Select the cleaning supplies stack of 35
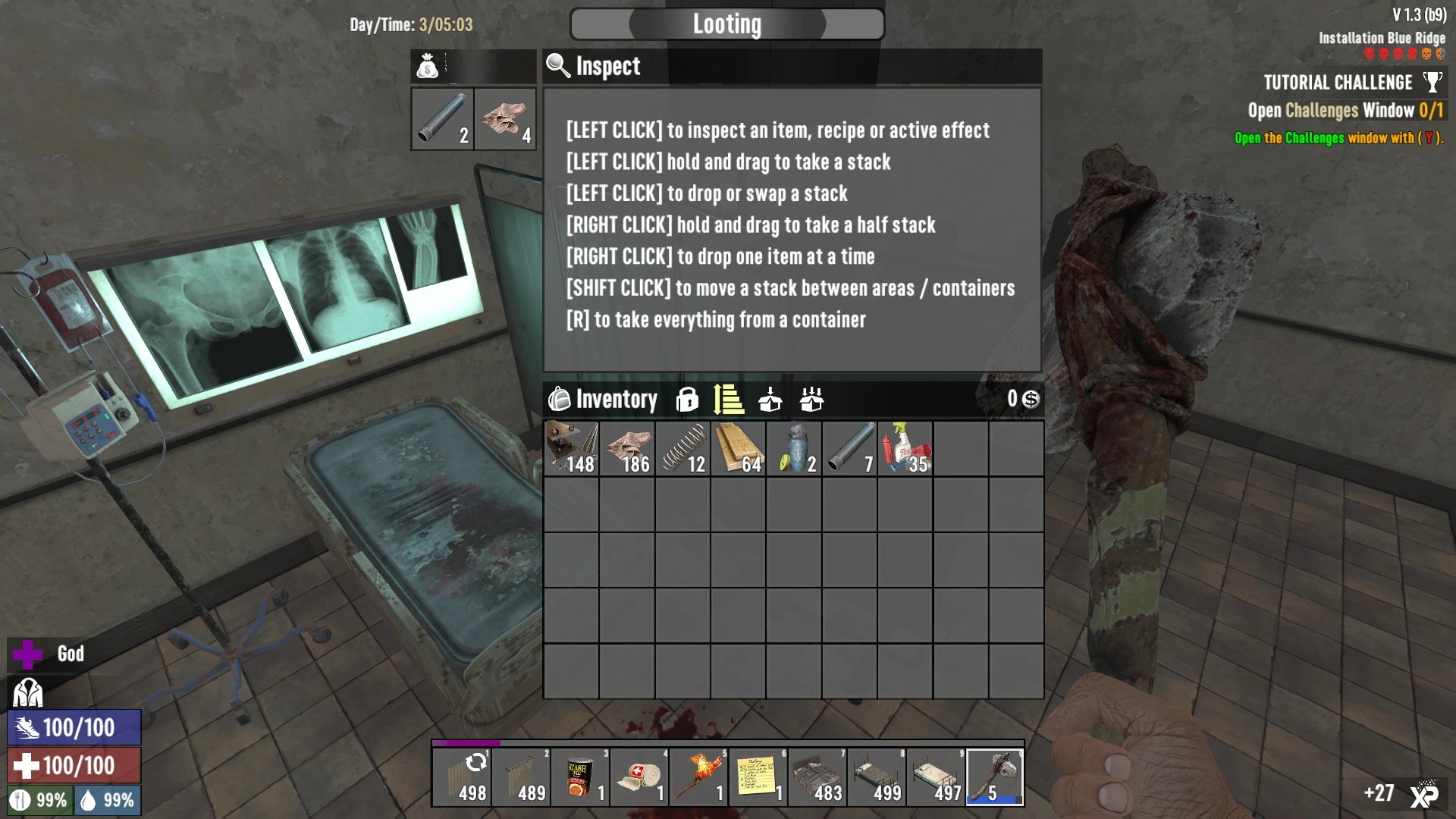The image size is (1456, 819). pos(905,449)
